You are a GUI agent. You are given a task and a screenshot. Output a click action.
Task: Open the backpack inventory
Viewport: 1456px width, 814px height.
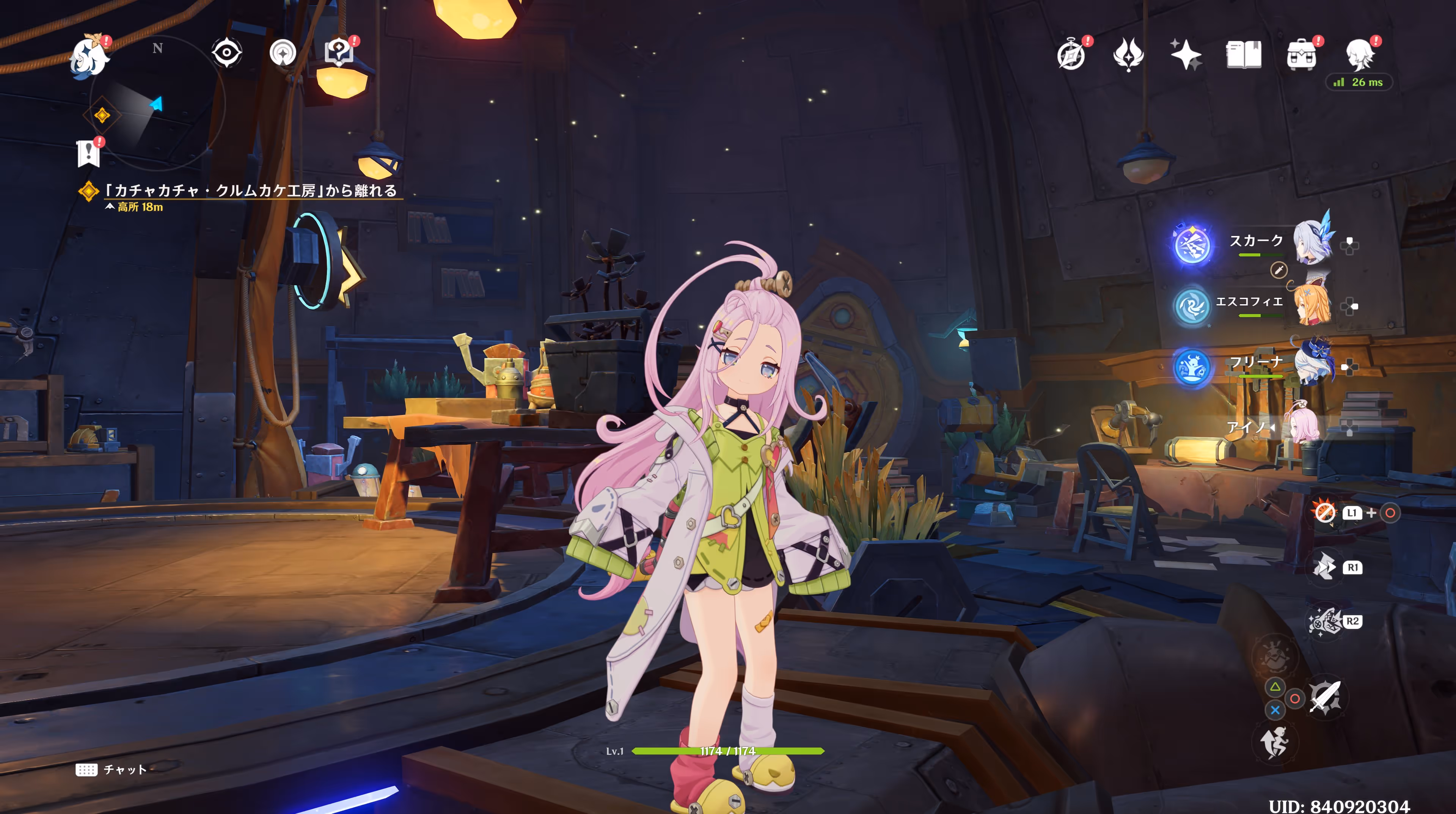(x=1301, y=55)
